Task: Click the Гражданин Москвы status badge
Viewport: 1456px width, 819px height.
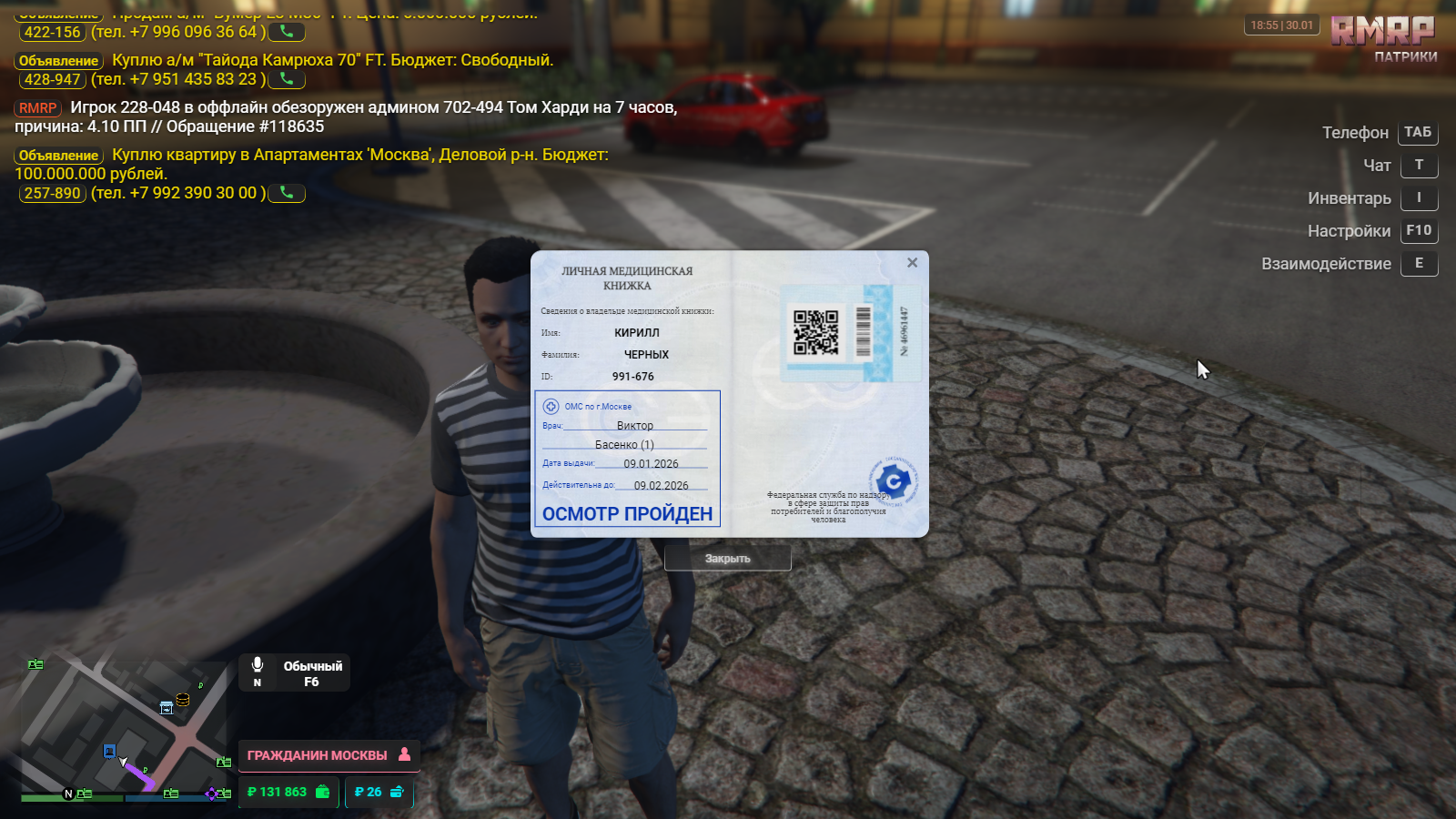Action: point(329,755)
